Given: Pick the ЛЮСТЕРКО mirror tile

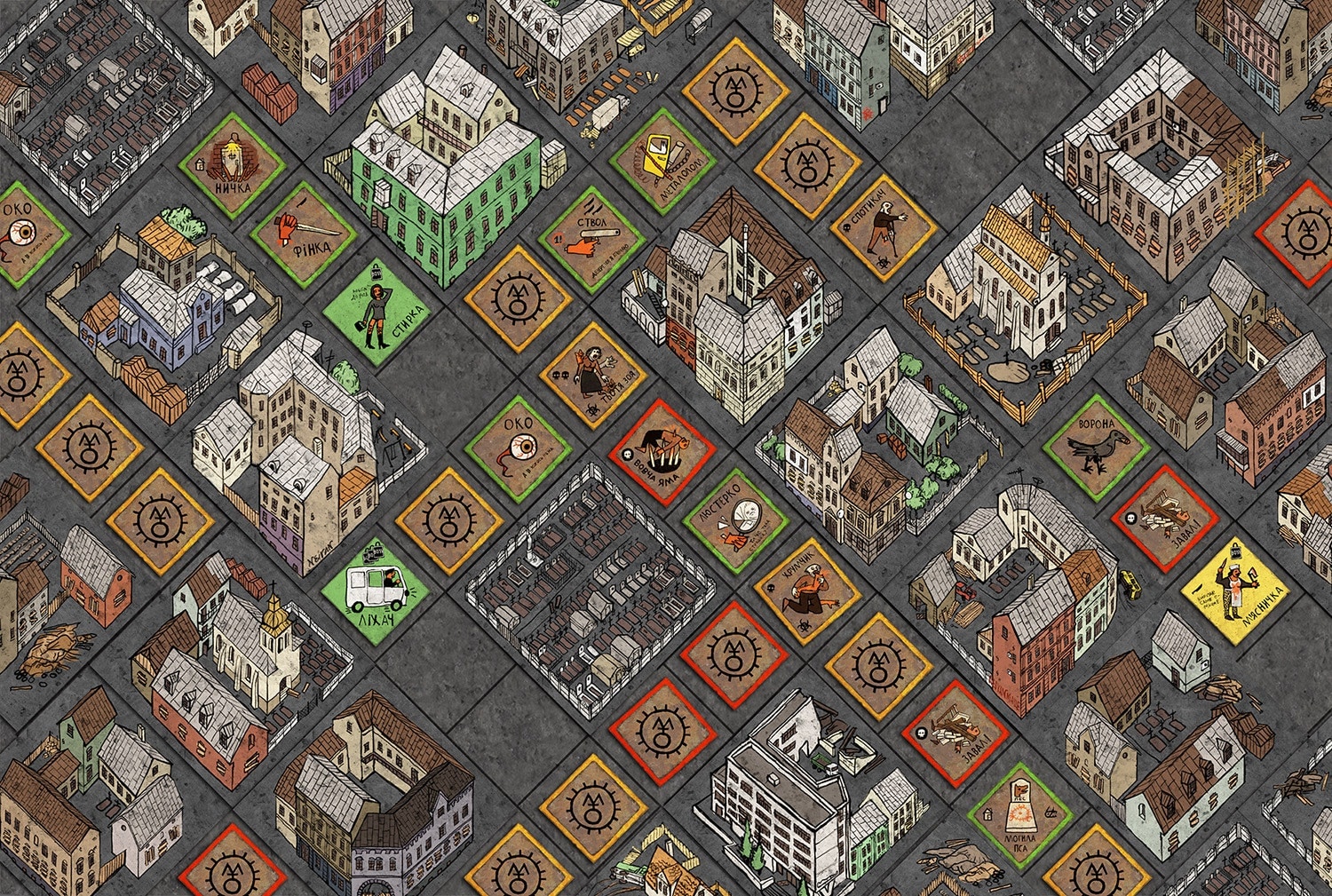Looking at the screenshot, I should tap(736, 522).
